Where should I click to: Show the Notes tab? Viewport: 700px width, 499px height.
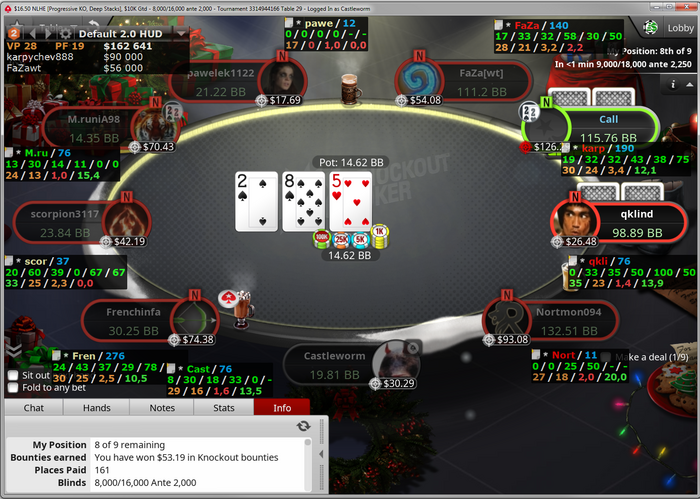161,408
